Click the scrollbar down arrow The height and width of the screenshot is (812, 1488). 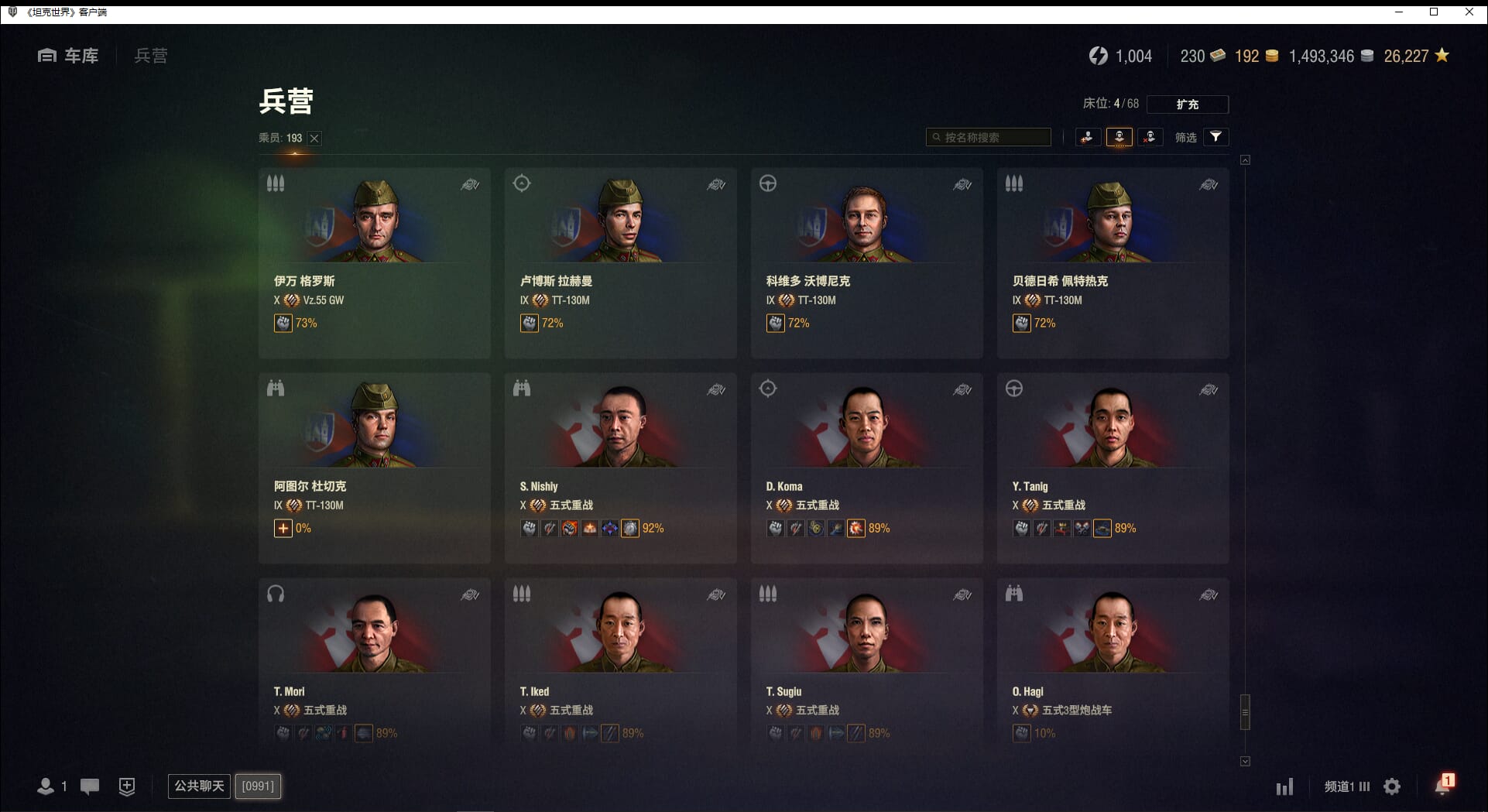(x=1245, y=762)
